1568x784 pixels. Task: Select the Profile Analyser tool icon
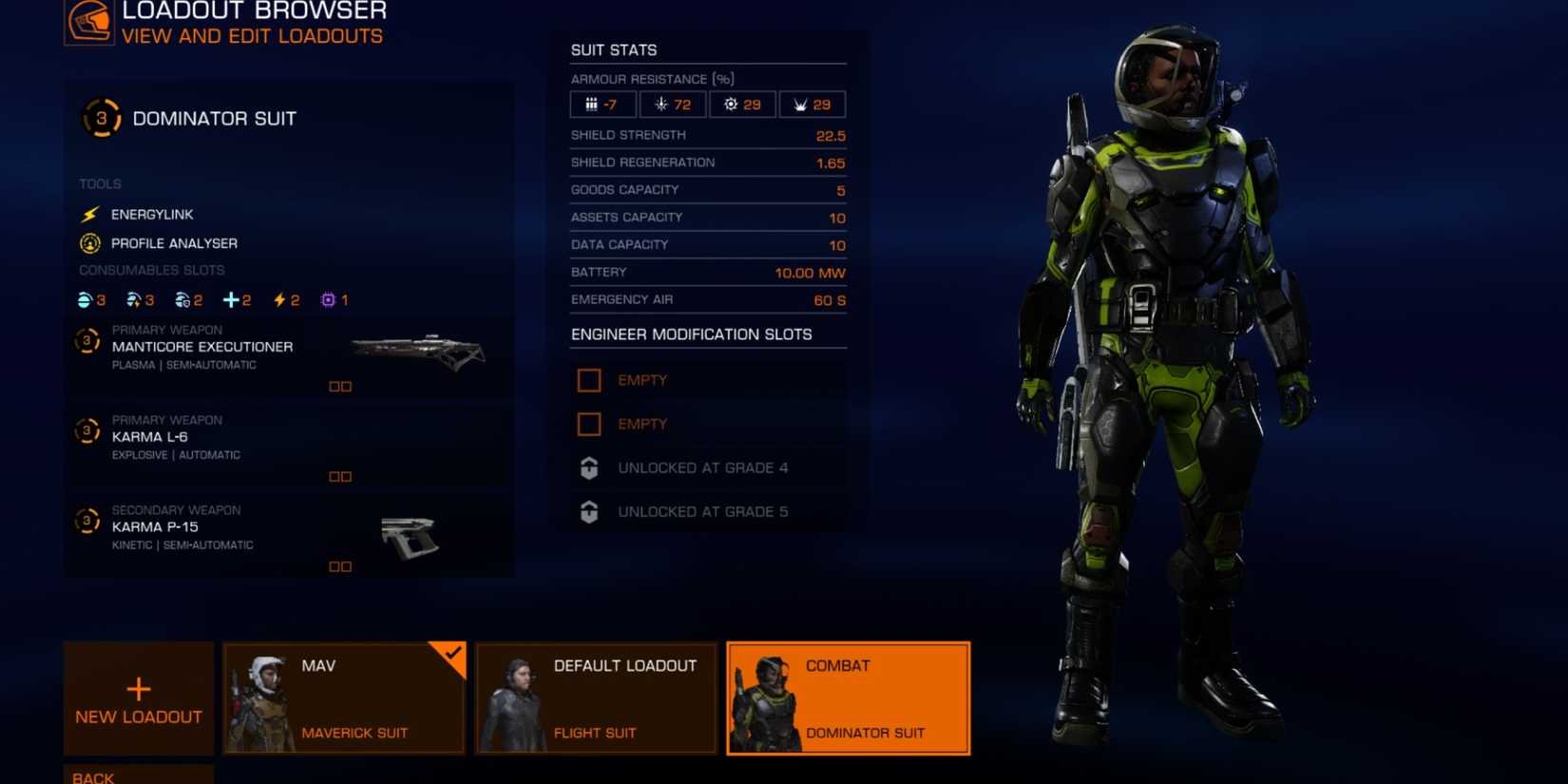pos(88,243)
